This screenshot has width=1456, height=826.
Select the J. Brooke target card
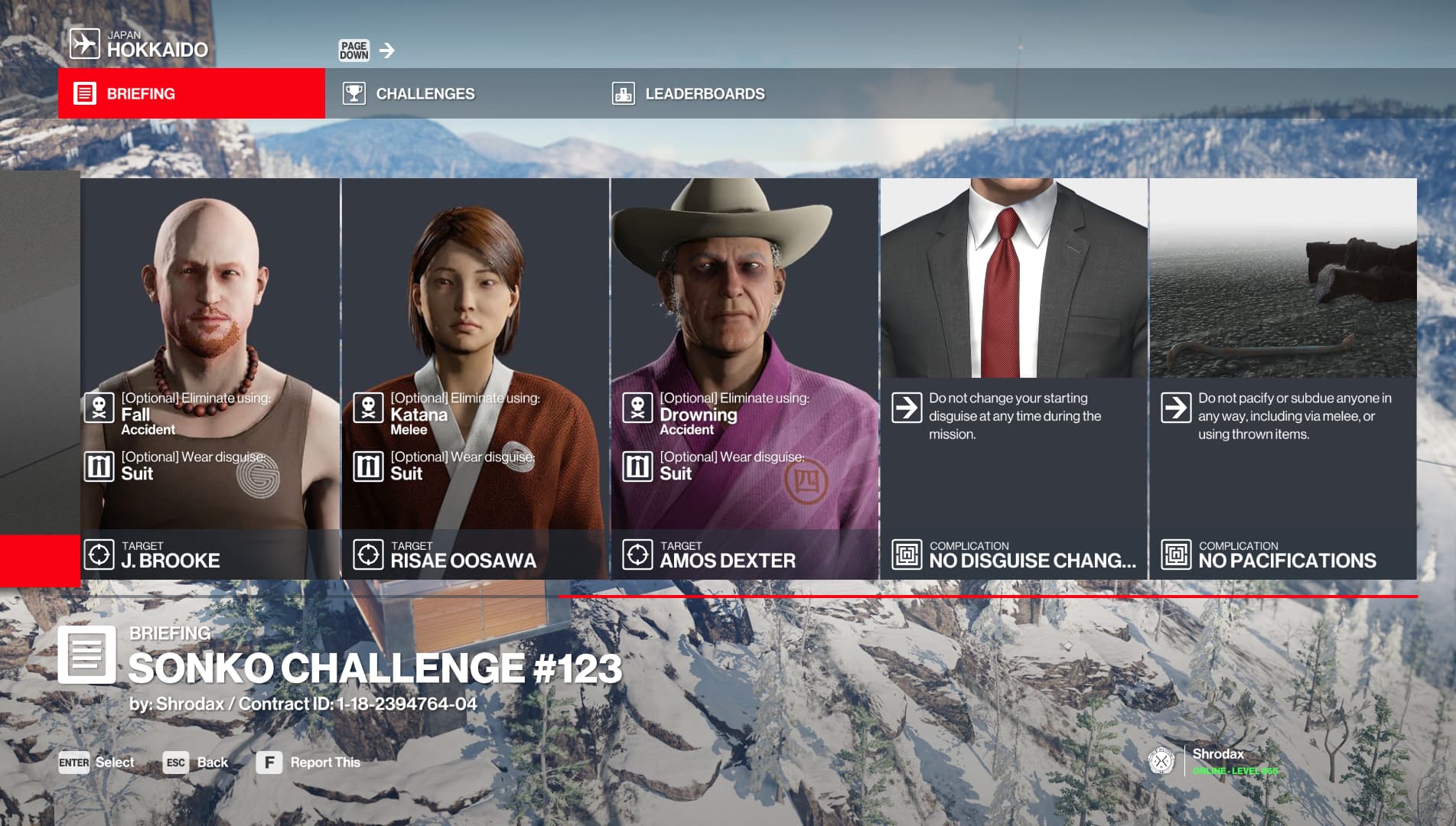point(210,378)
